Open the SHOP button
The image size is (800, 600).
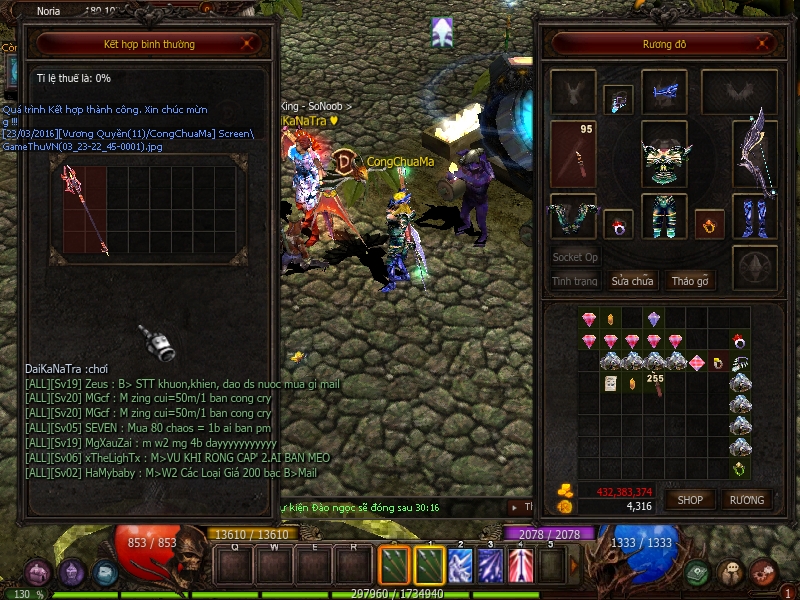(690, 499)
